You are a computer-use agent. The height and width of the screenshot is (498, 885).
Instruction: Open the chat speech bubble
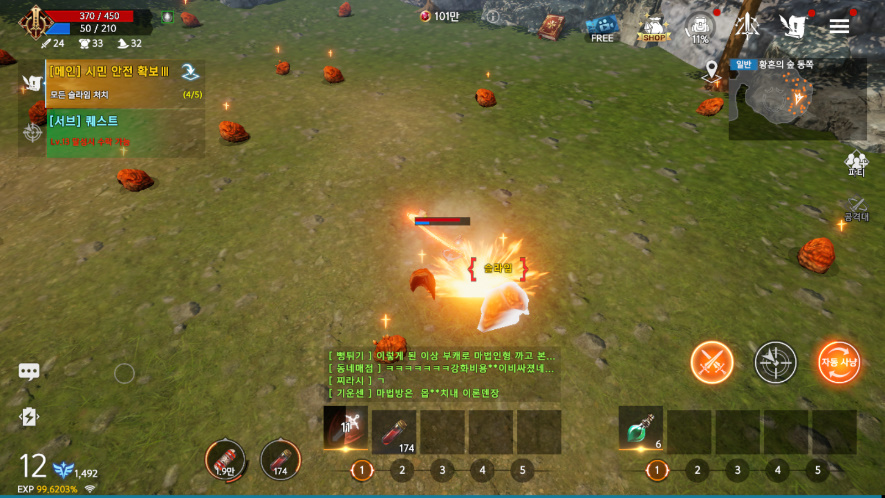coord(29,372)
